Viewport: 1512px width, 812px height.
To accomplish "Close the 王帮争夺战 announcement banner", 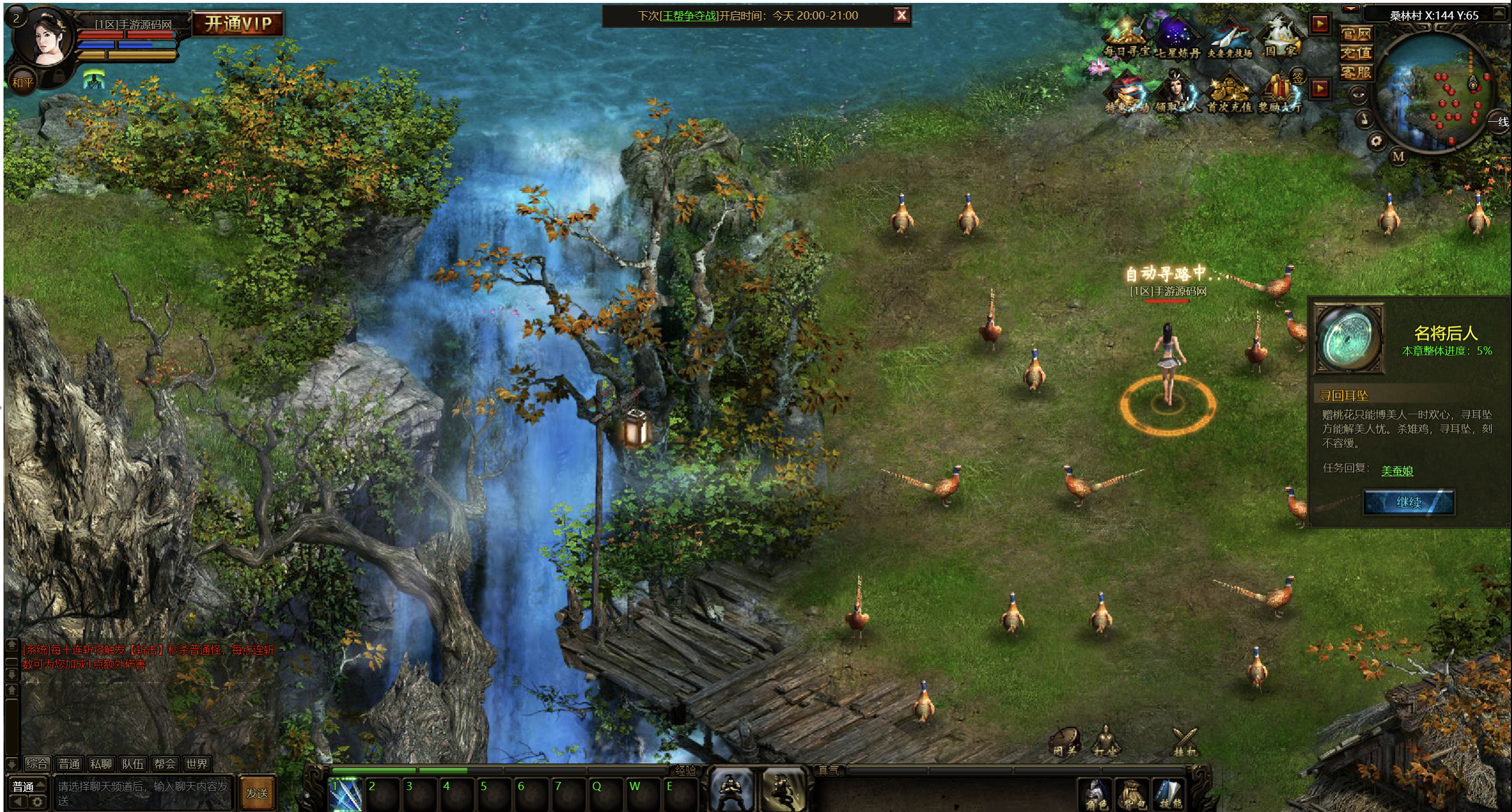I will coord(901,16).
